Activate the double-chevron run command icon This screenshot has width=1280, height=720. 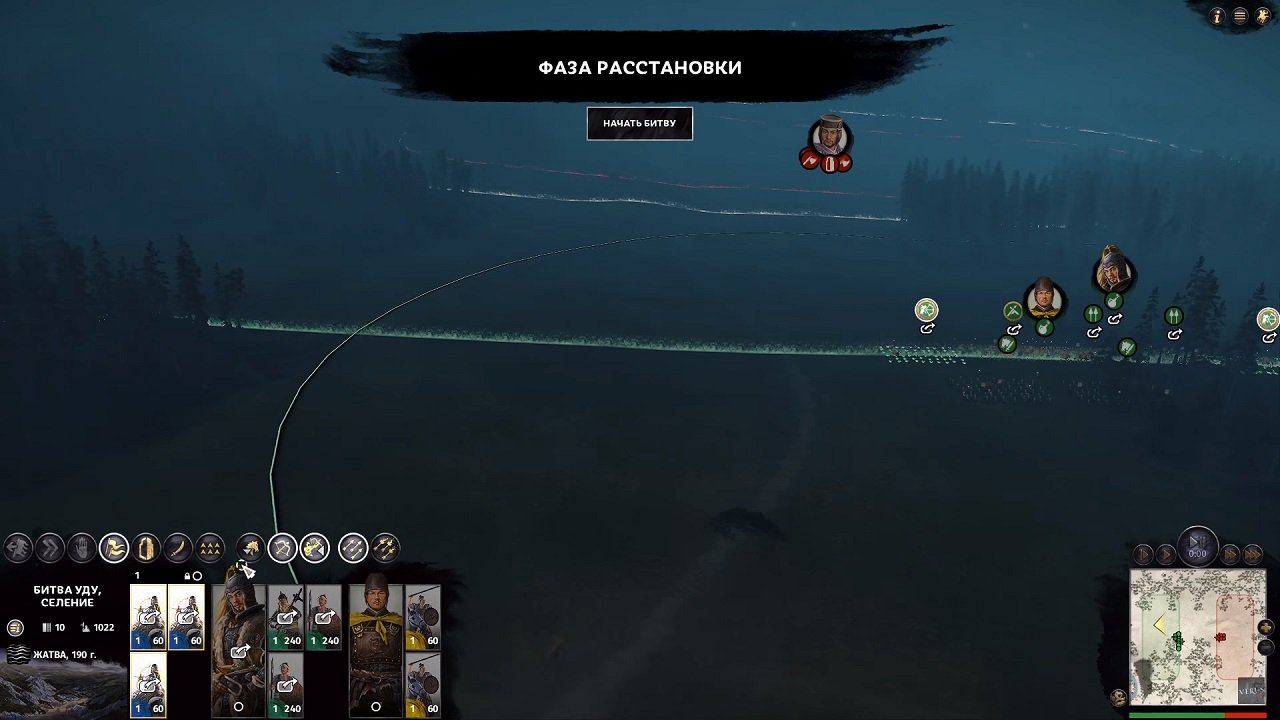coord(52,547)
